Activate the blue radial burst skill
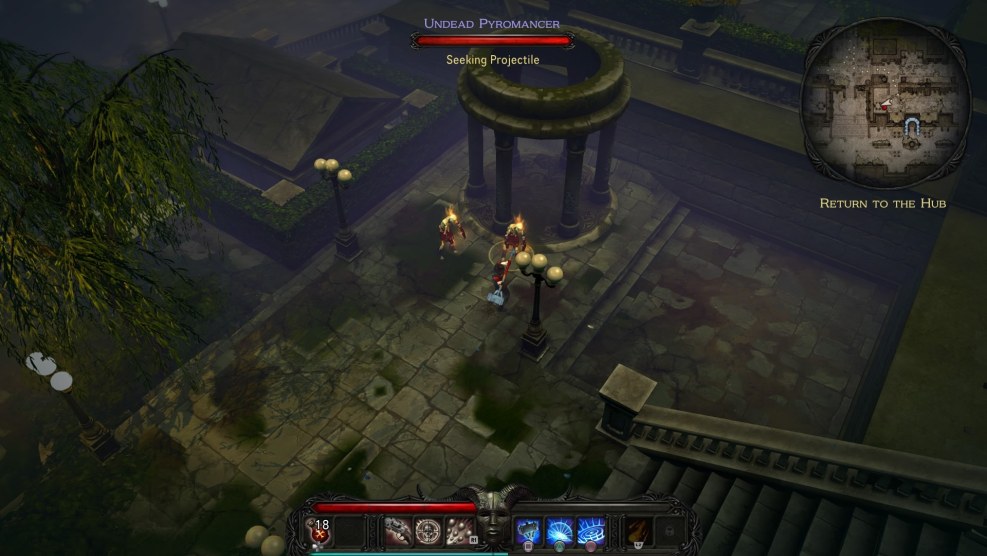Viewport: 987px width, 556px height. pos(559,530)
